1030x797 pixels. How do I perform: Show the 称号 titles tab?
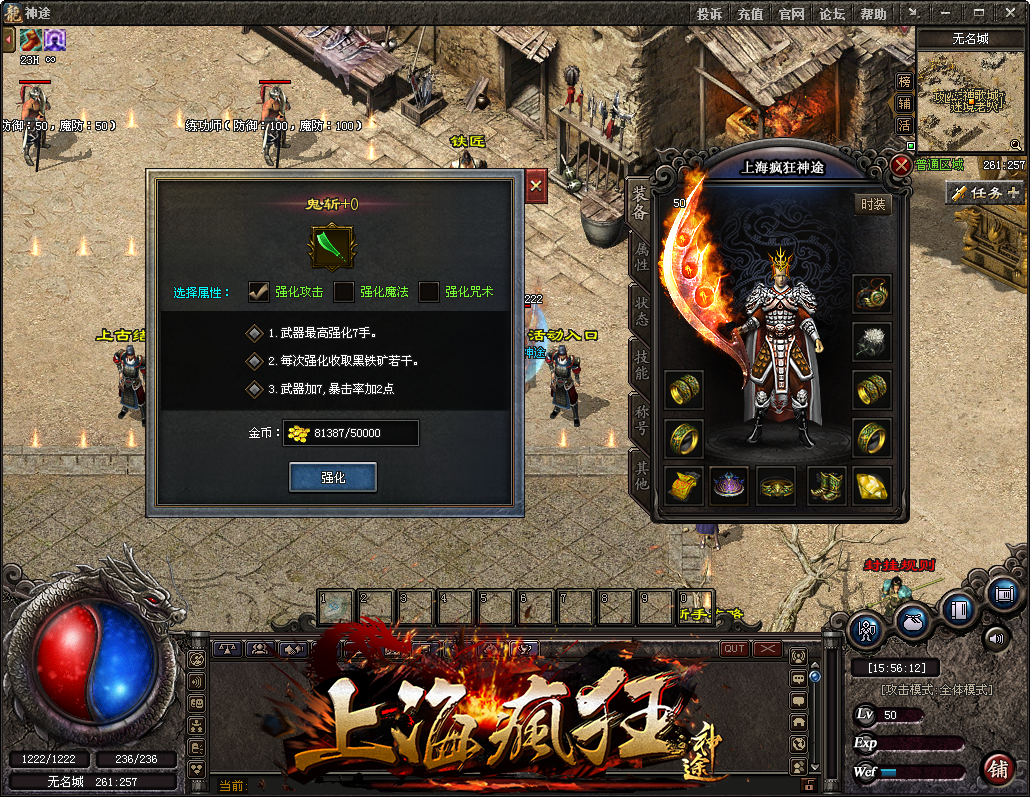[x=641, y=415]
